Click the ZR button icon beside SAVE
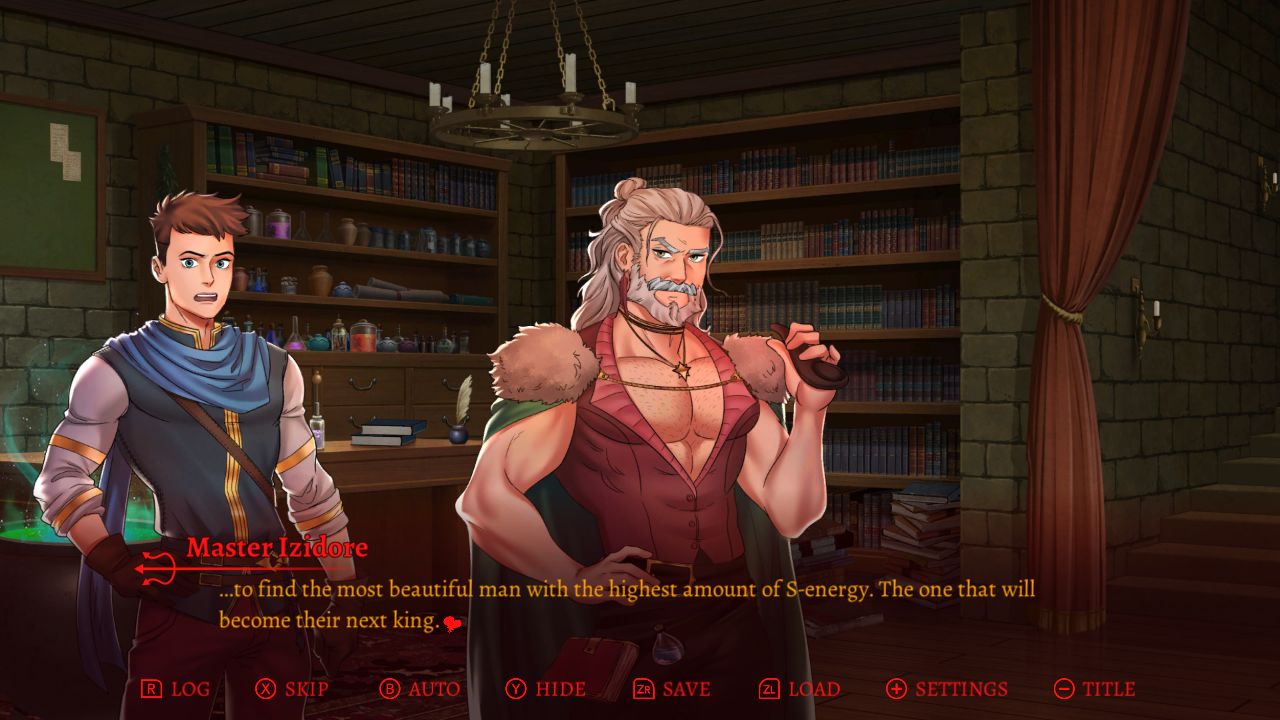Screen dimensions: 1280x720 (x=645, y=689)
